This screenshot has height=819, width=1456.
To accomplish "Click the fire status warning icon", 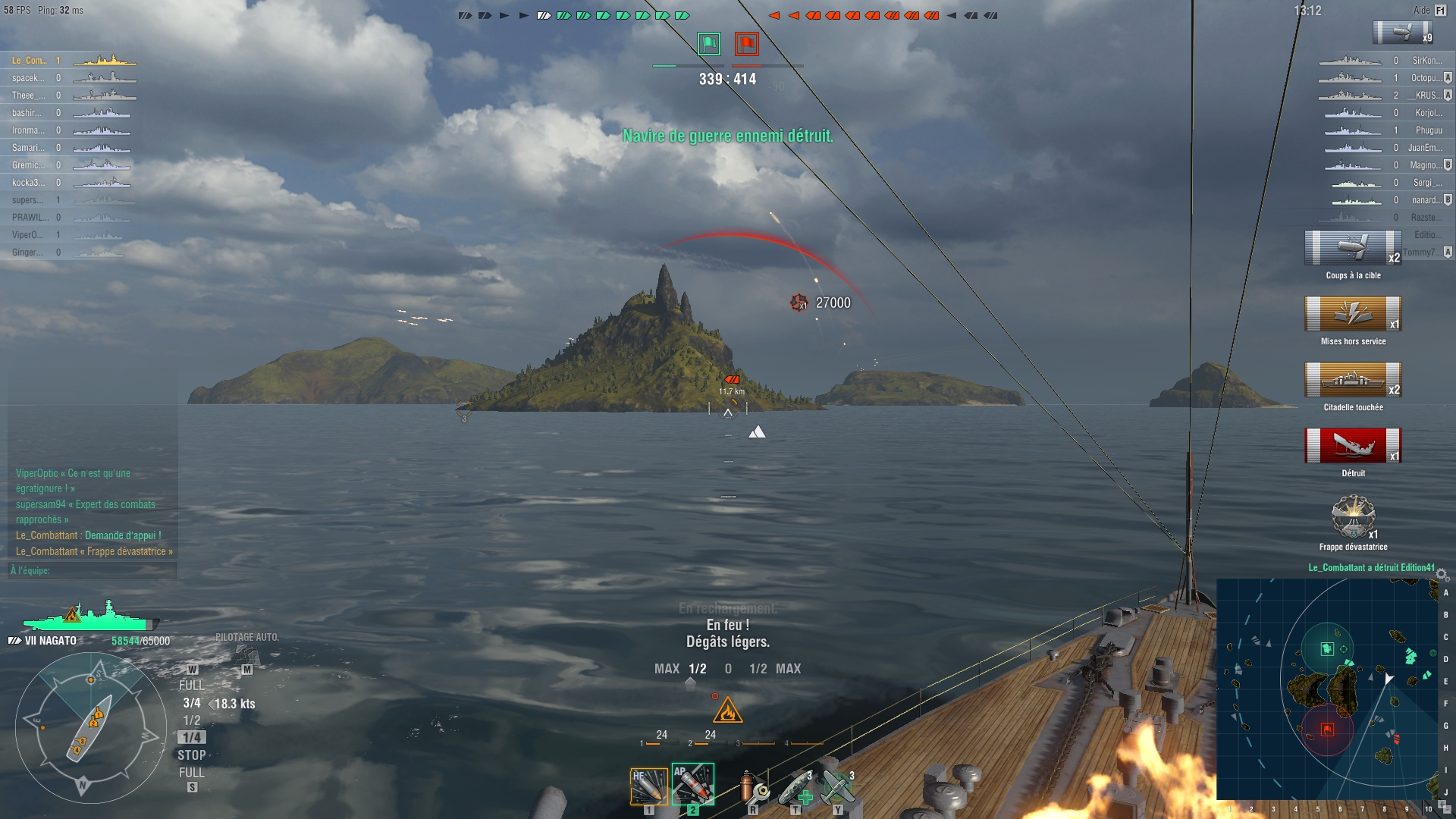I will [x=727, y=711].
